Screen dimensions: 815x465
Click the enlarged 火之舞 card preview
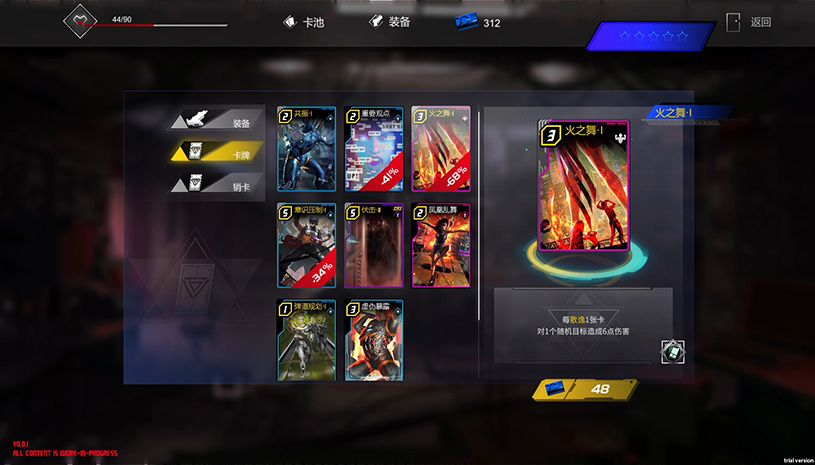pos(583,185)
